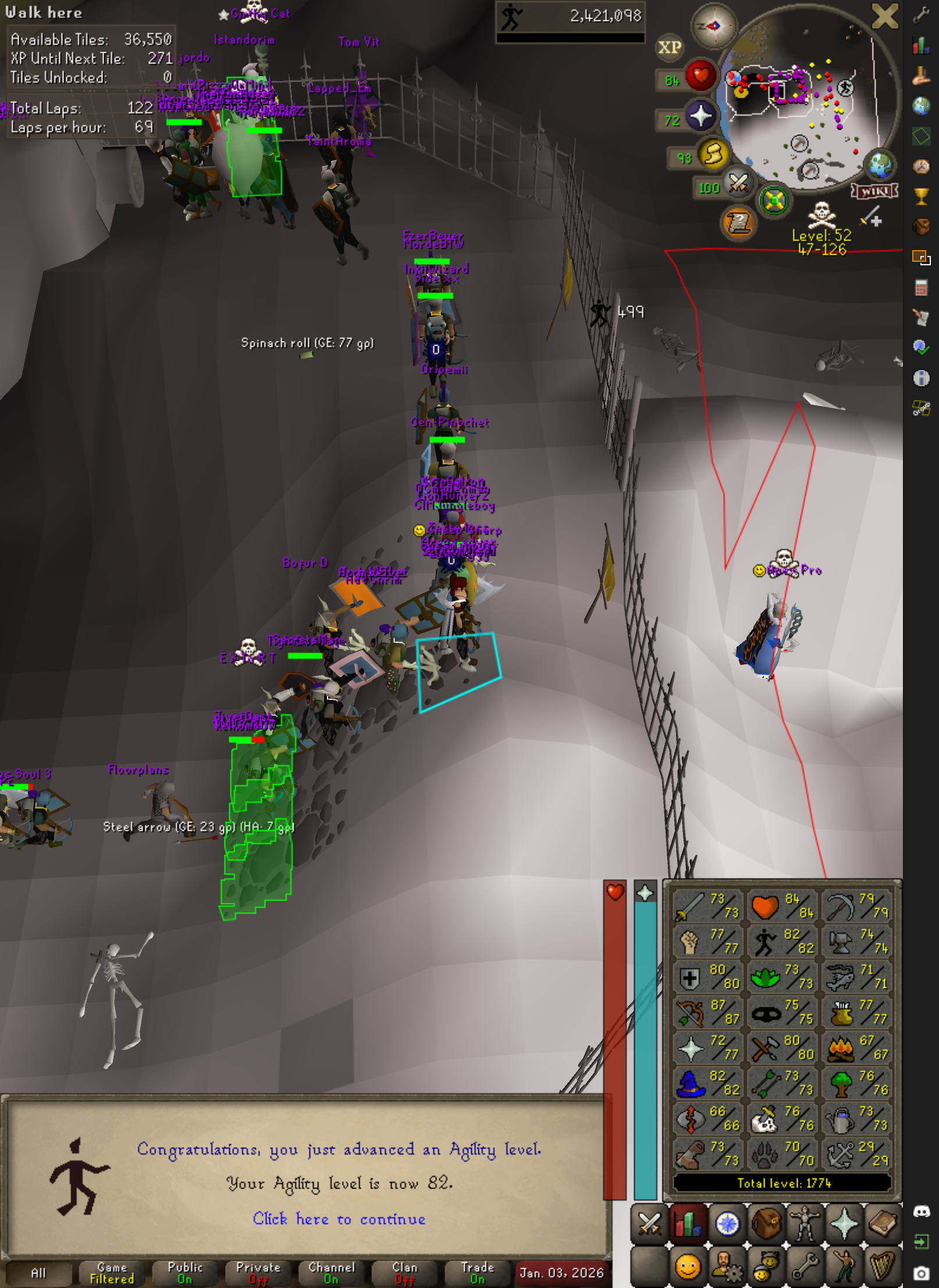
Task: Activate quick prayers via the prayer orb
Action: pyautogui.click(x=700, y=116)
